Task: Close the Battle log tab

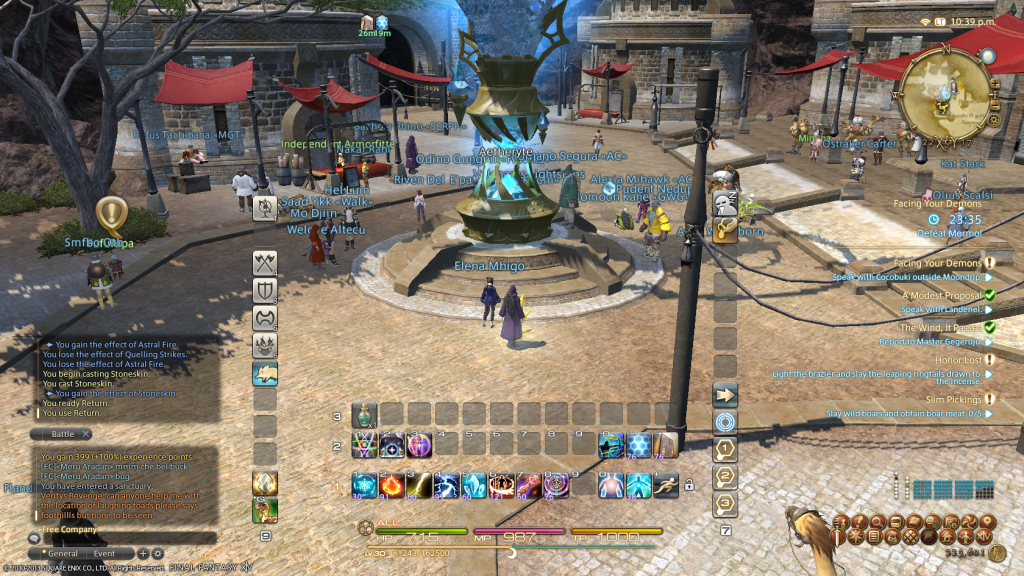Action: pos(86,434)
